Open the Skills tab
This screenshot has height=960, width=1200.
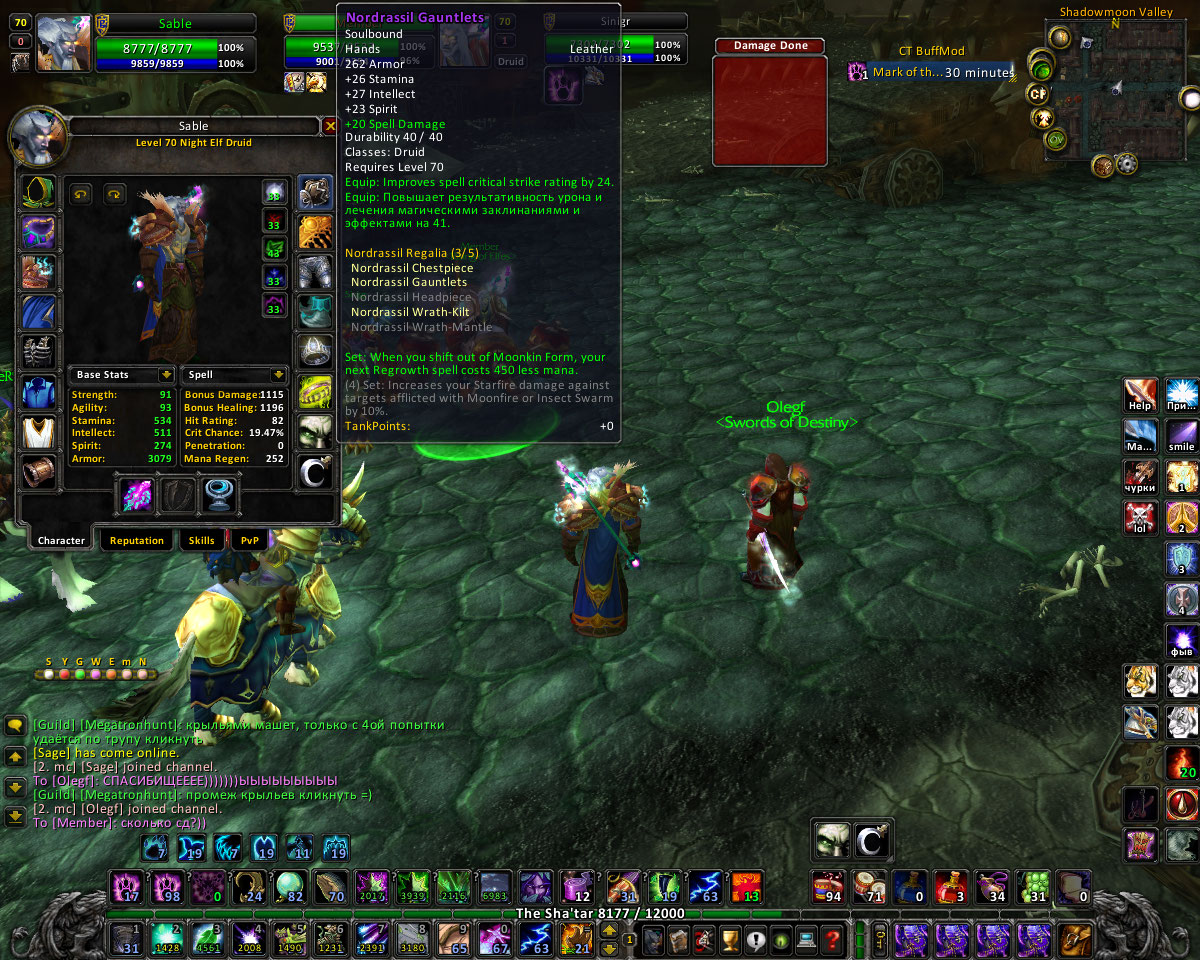click(x=201, y=540)
